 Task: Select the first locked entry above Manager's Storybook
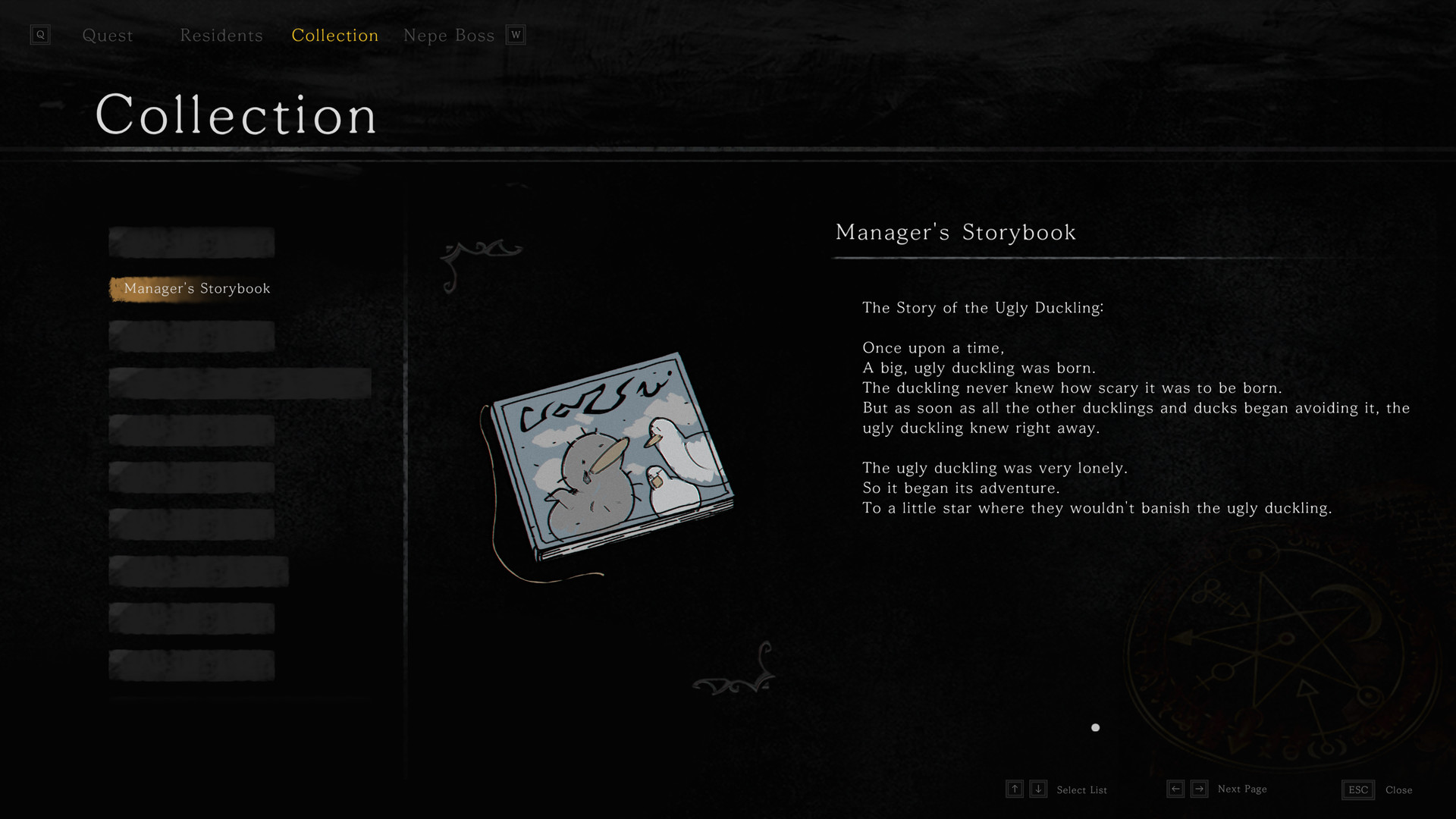[191, 241]
